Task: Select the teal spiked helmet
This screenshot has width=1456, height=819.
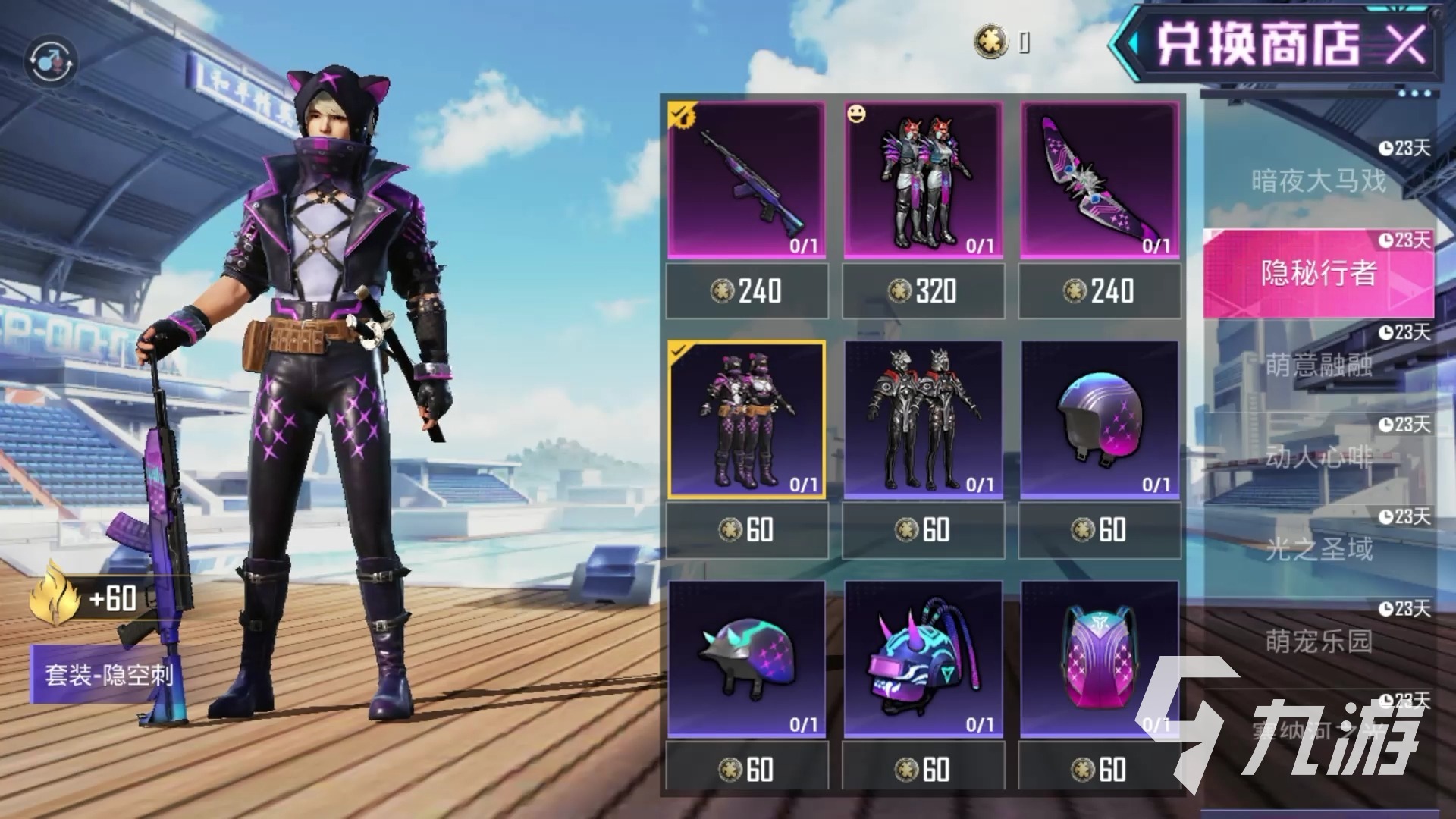Action: [746, 658]
